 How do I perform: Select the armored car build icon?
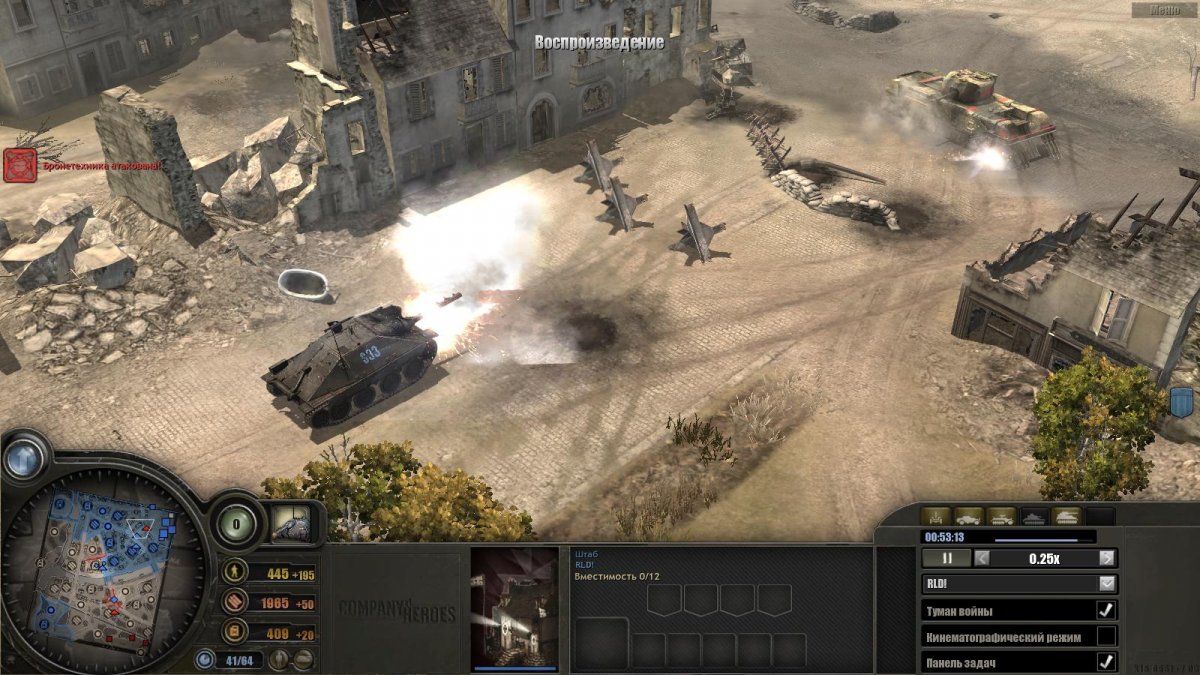point(969,516)
